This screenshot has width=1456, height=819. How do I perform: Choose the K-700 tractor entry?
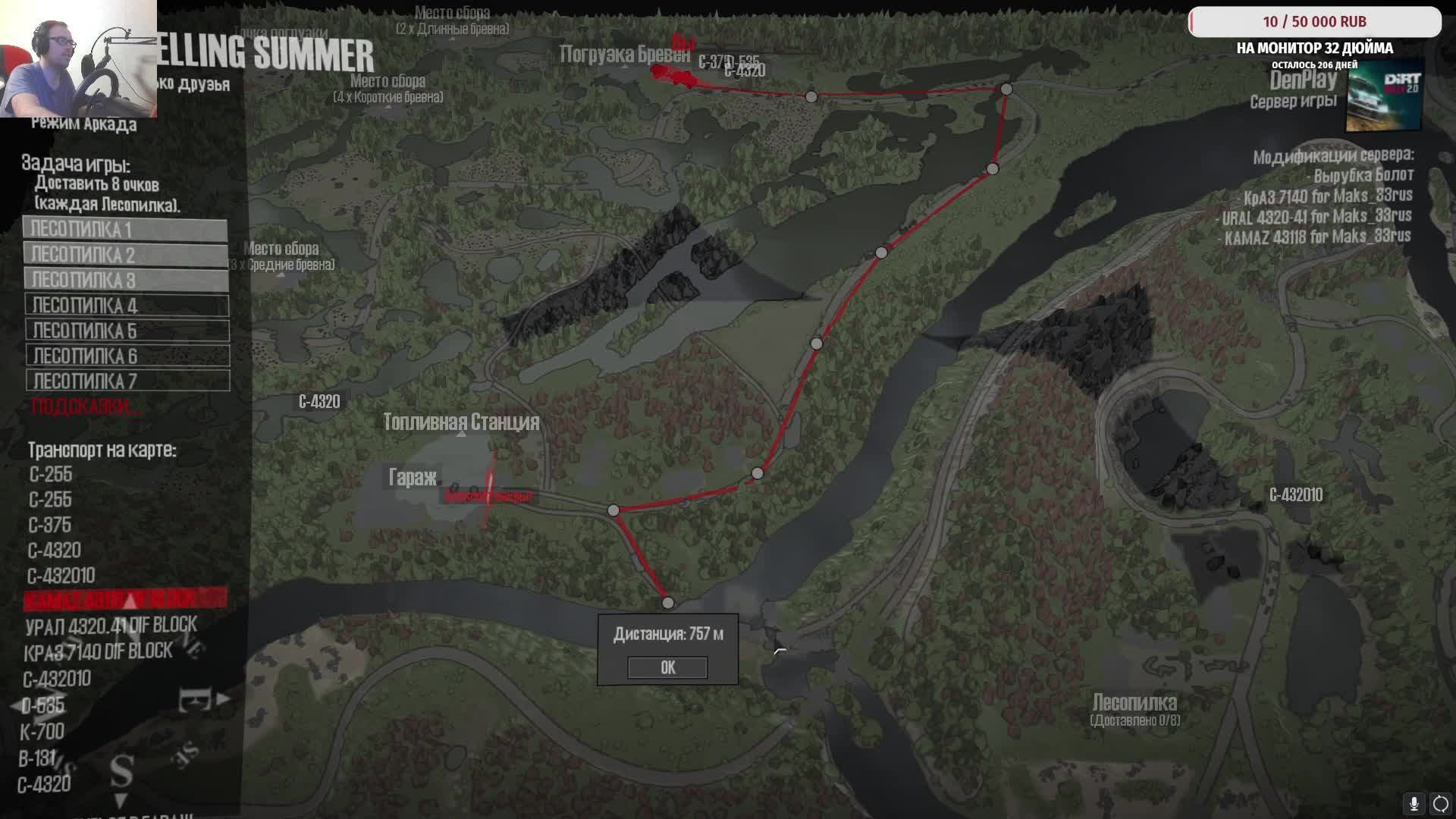click(42, 732)
